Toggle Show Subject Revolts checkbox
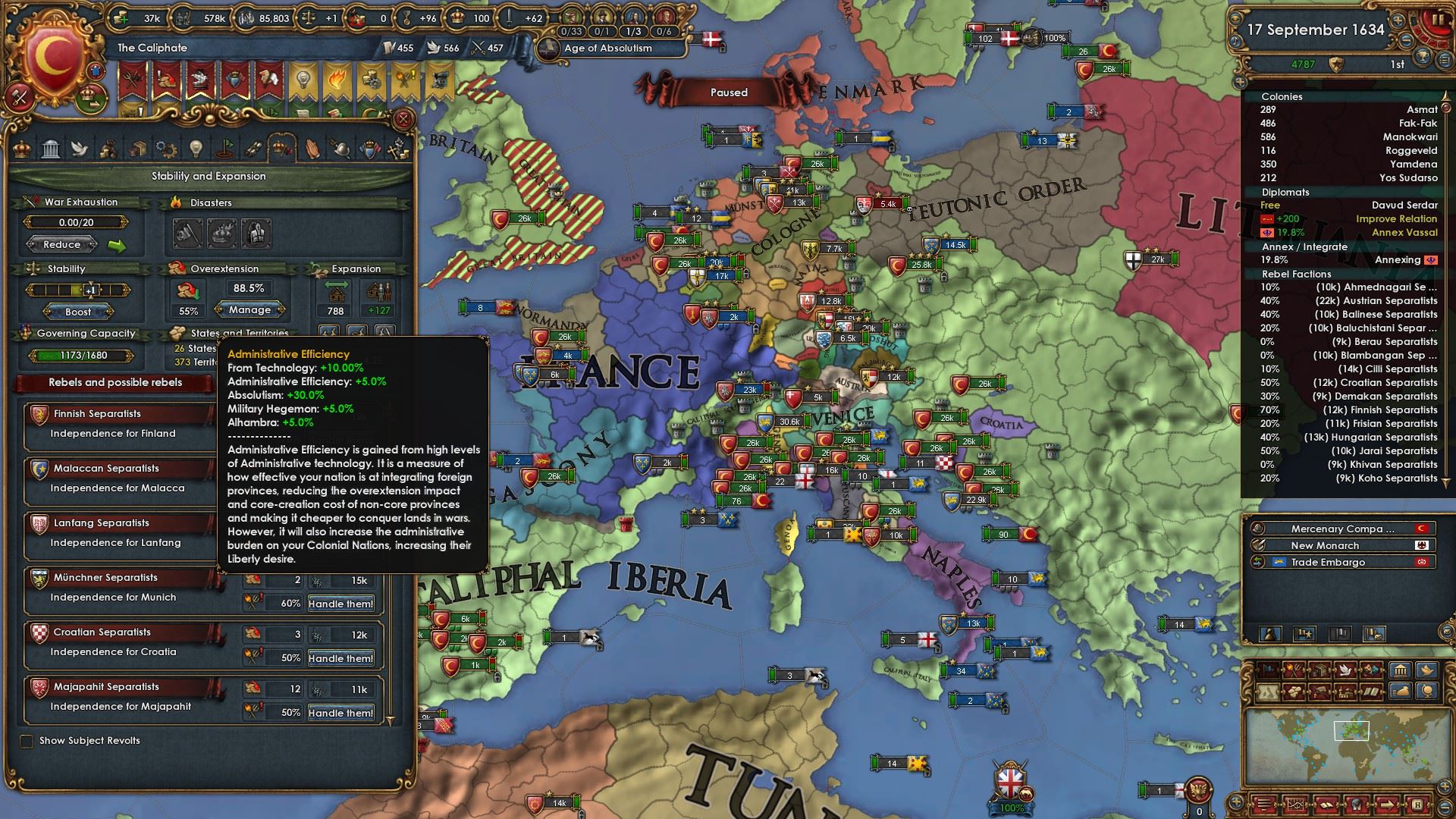 click(x=27, y=741)
